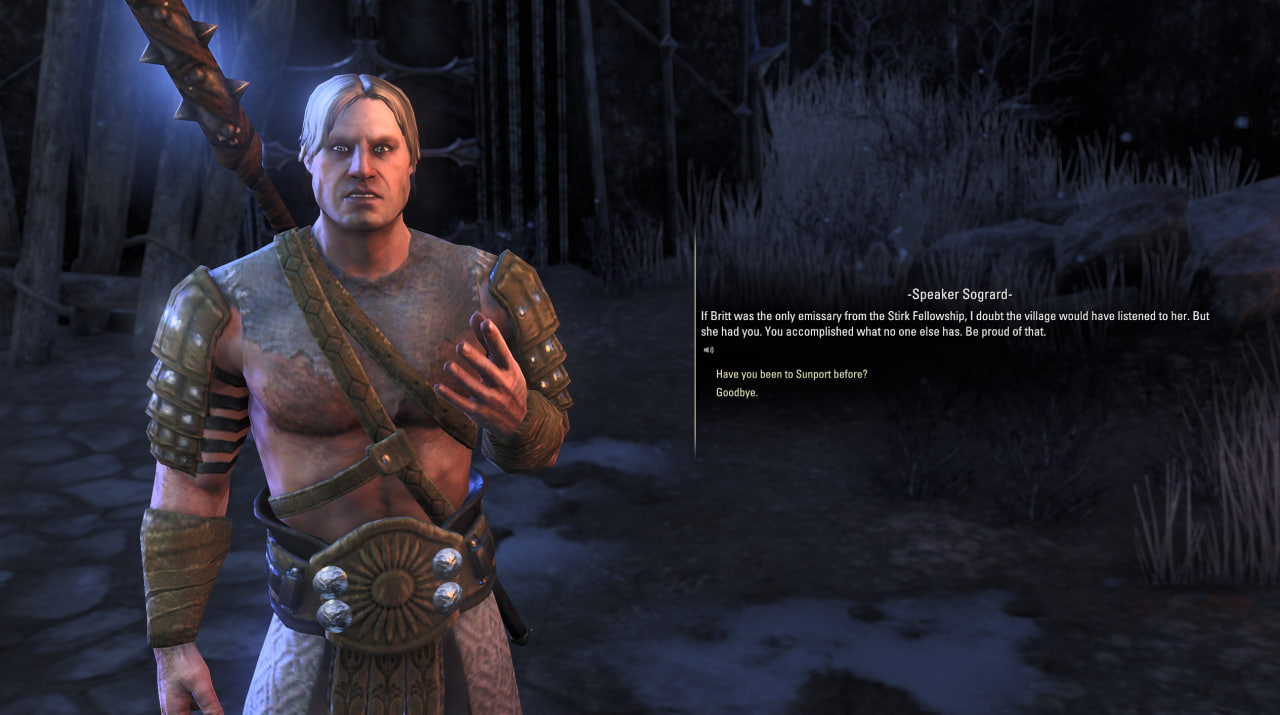Ask "Have you been to Sunport before?"
Screen dimensions: 1280x715
coord(791,374)
